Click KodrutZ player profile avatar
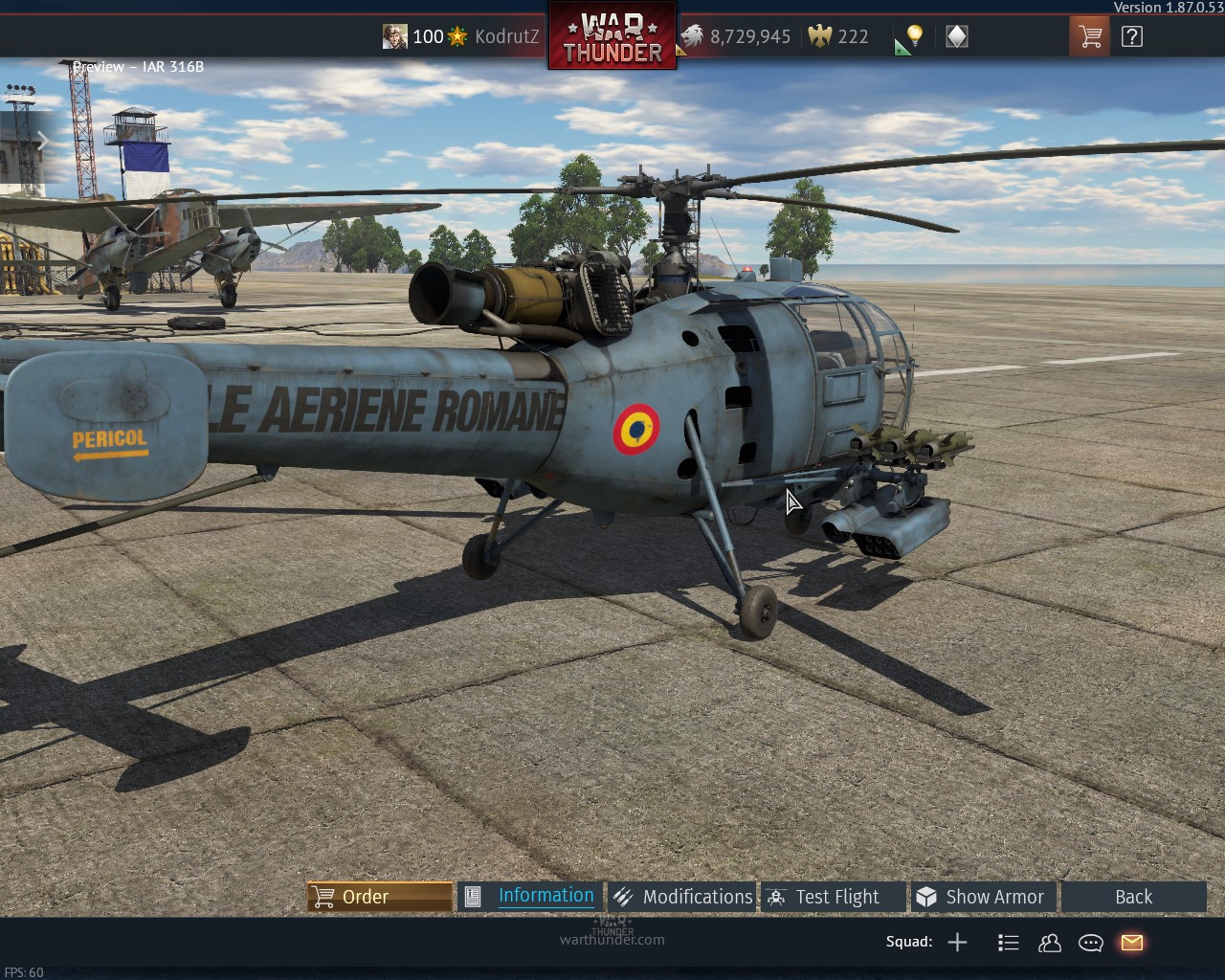1225x980 pixels. coord(395,35)
